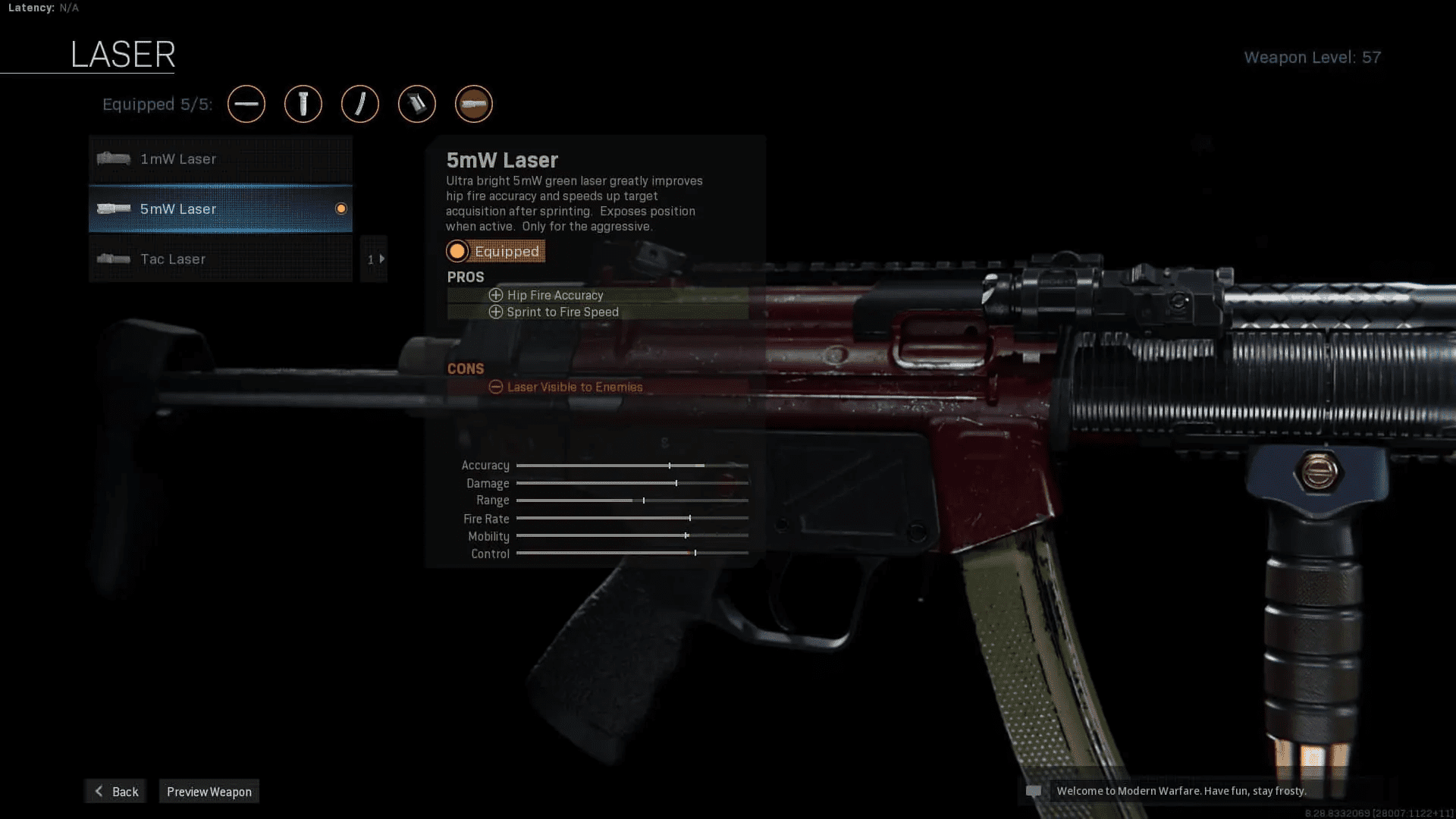
Task: Select the Tac Laser list entry
Action: 220,259
